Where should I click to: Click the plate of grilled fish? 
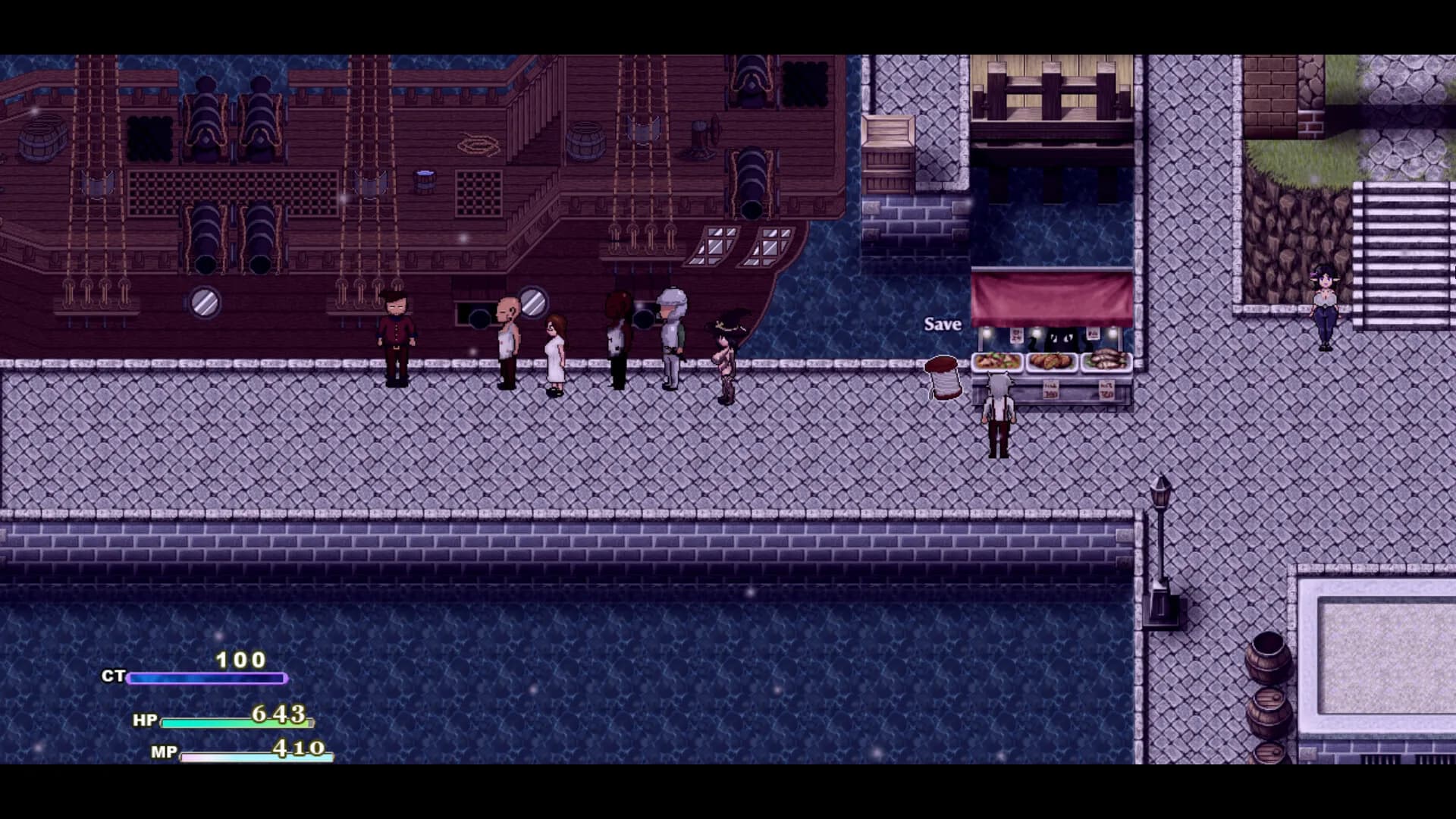[1107, 359]
